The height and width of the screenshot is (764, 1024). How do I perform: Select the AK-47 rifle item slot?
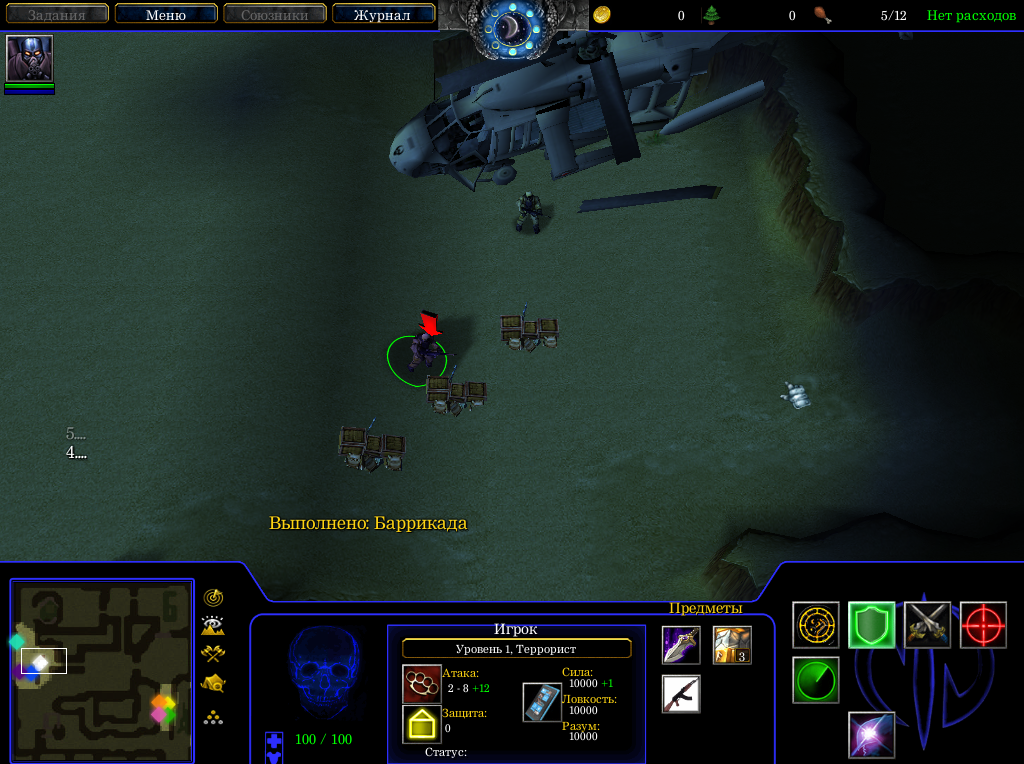pyautogui.click(x=681, y=694)
